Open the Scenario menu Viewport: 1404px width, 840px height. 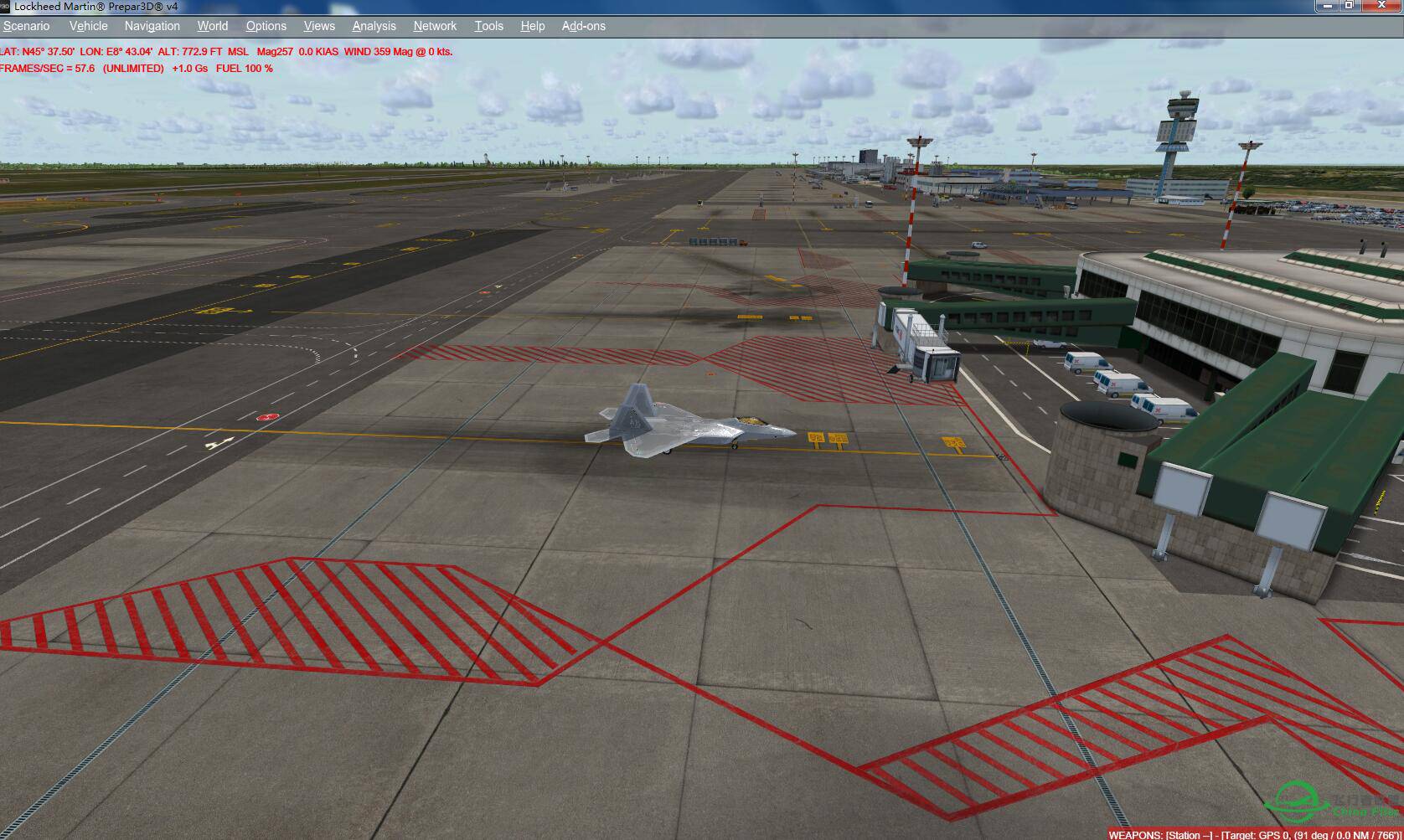26,26
